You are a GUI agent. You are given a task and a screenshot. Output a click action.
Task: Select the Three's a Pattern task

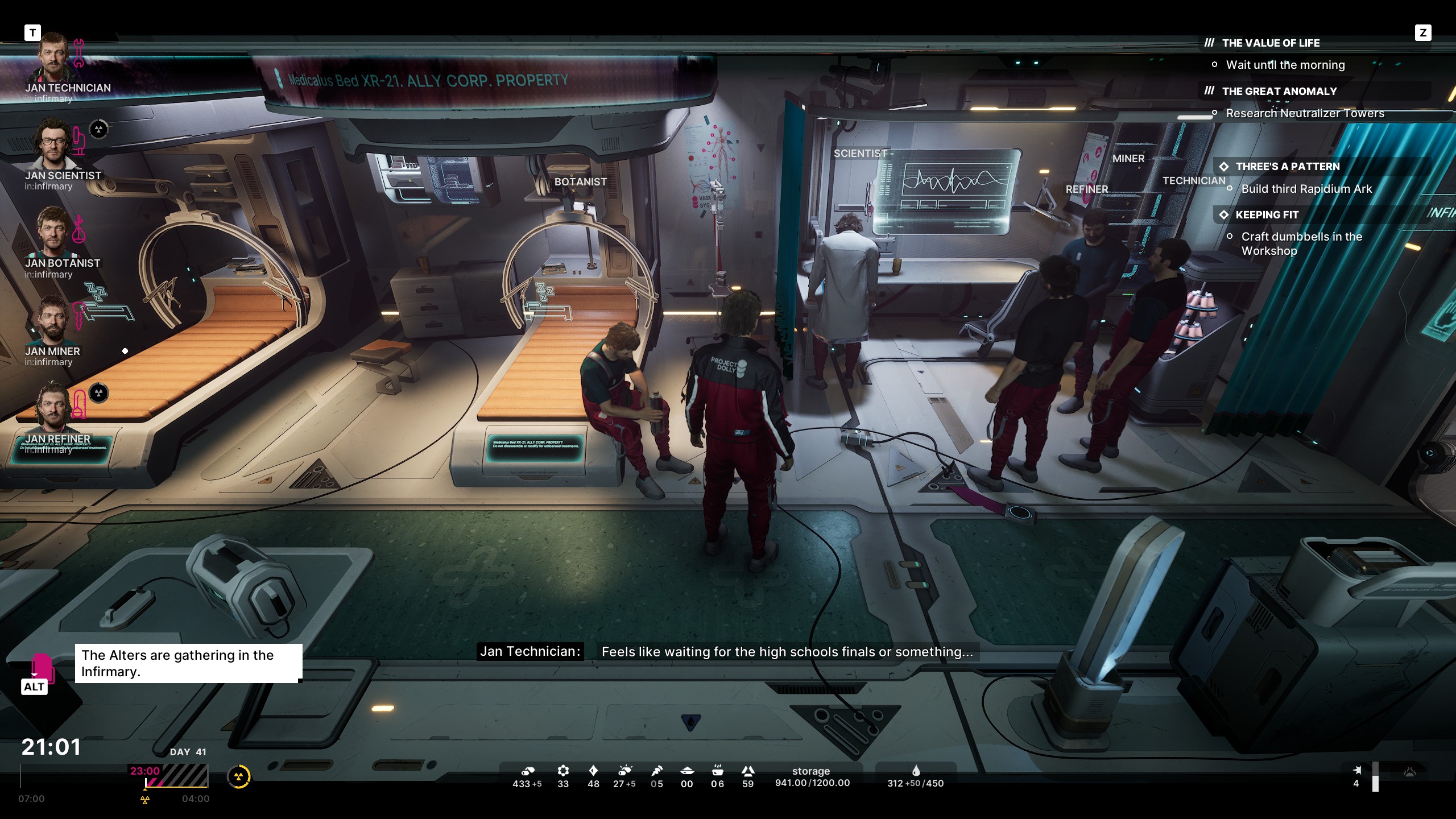pos(1287,167)
